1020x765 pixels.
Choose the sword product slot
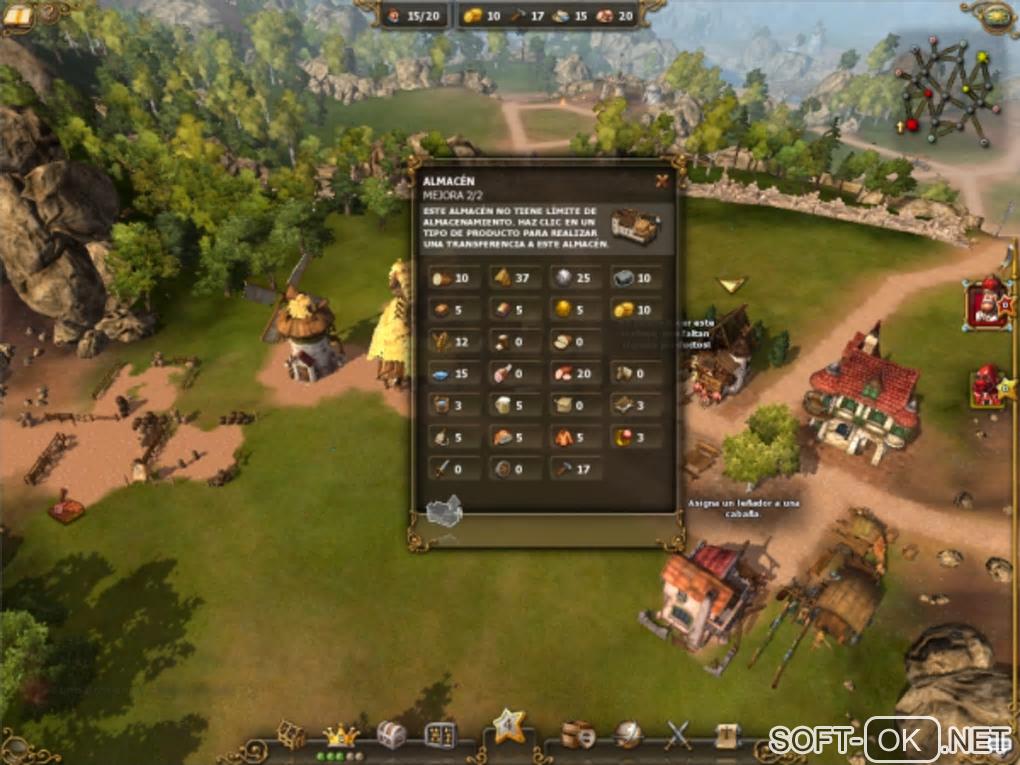[454, 468]
